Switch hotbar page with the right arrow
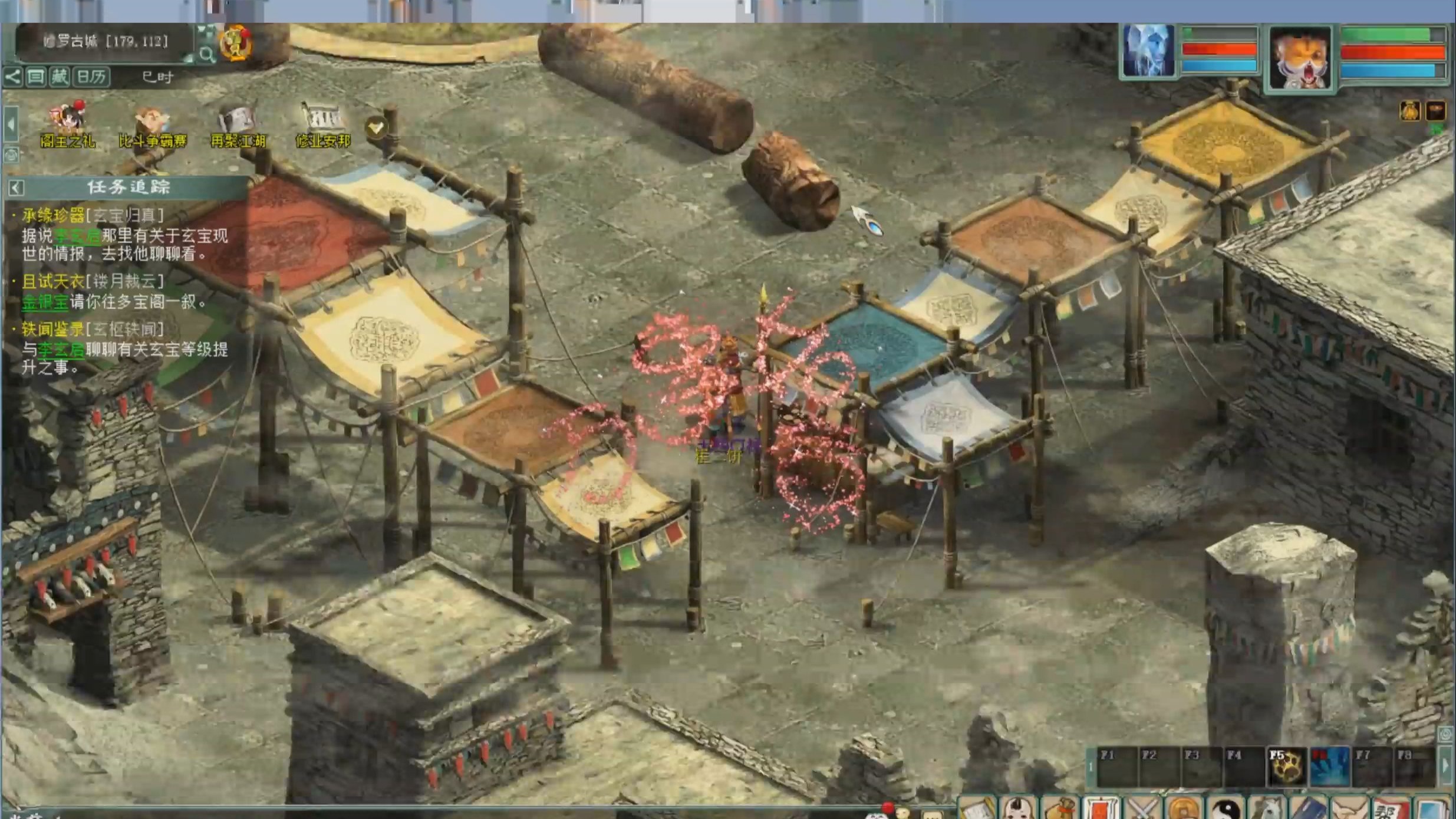The height and width of the screenshot is (819, 1456). tap(1445, 766)
